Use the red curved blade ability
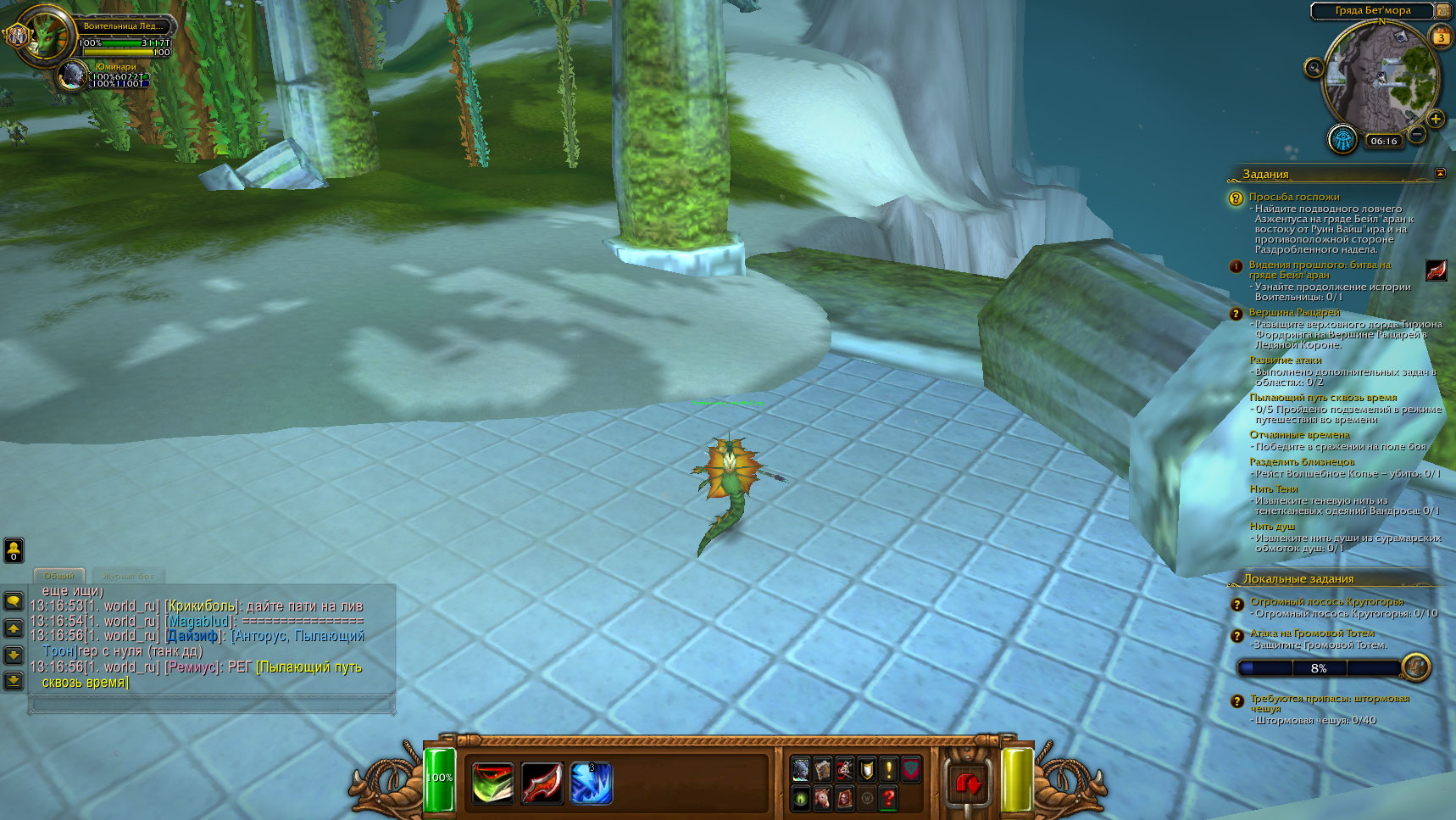Viewport: 1456px width, 820px height. click(x=542, y=782)
